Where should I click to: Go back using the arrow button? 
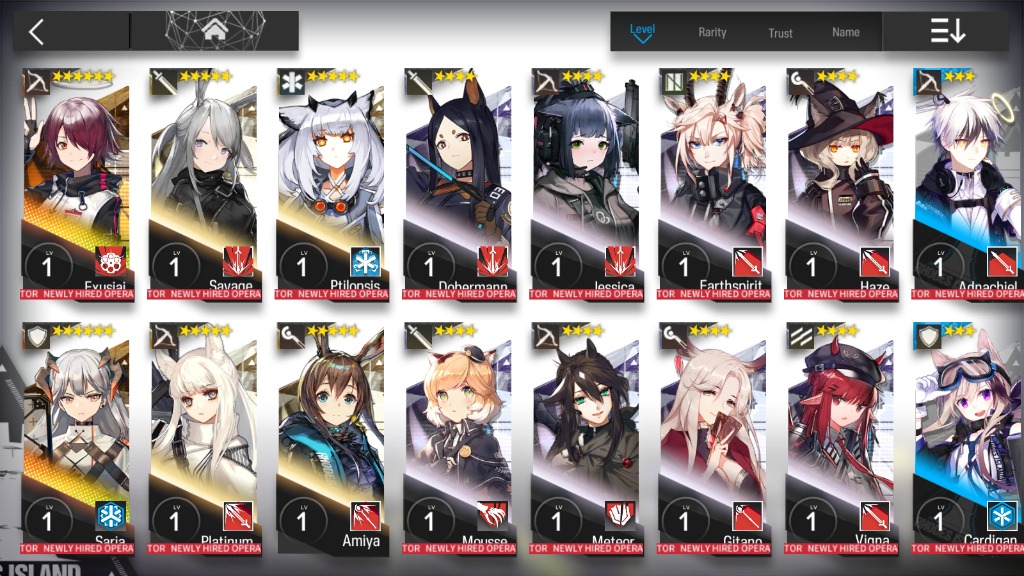37,31
